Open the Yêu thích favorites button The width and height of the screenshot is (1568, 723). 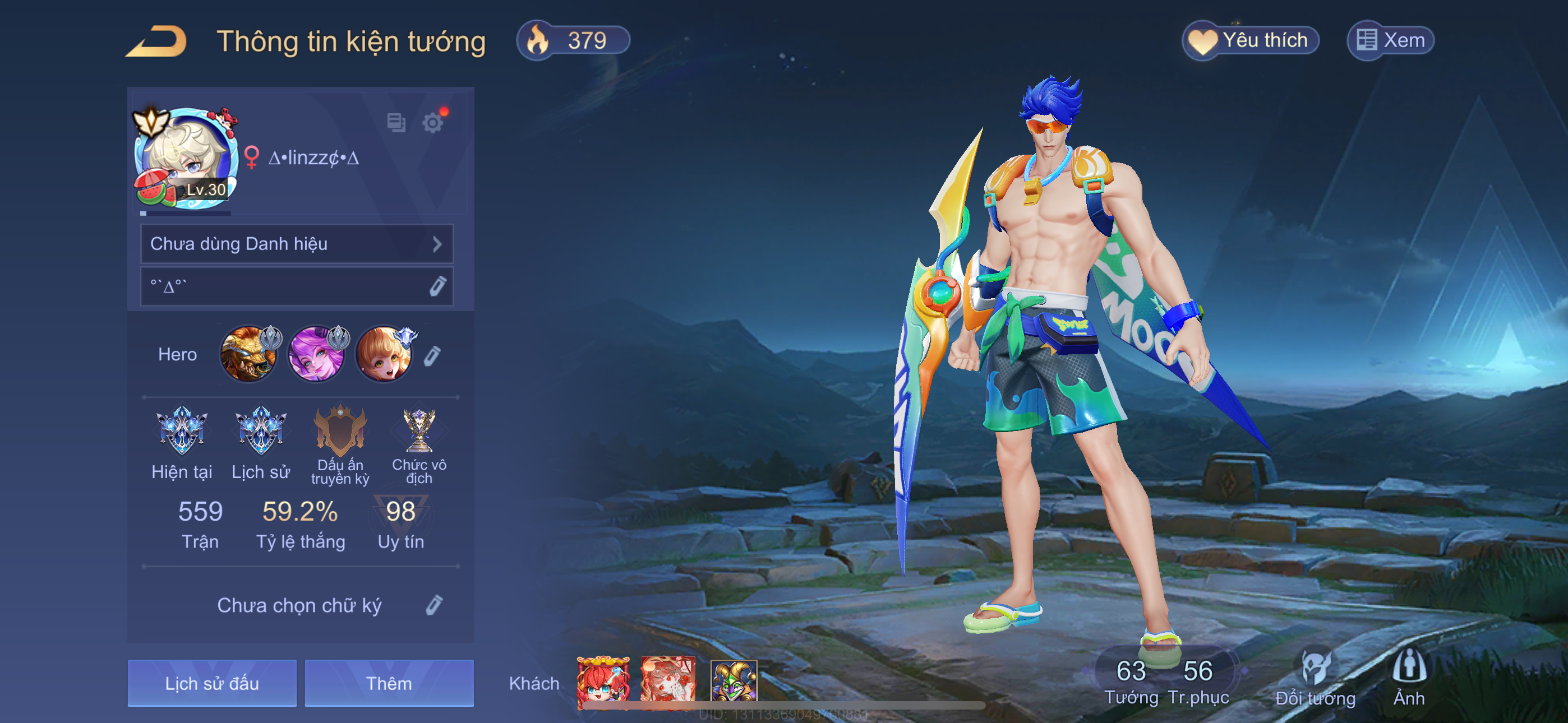(1251, 41)
